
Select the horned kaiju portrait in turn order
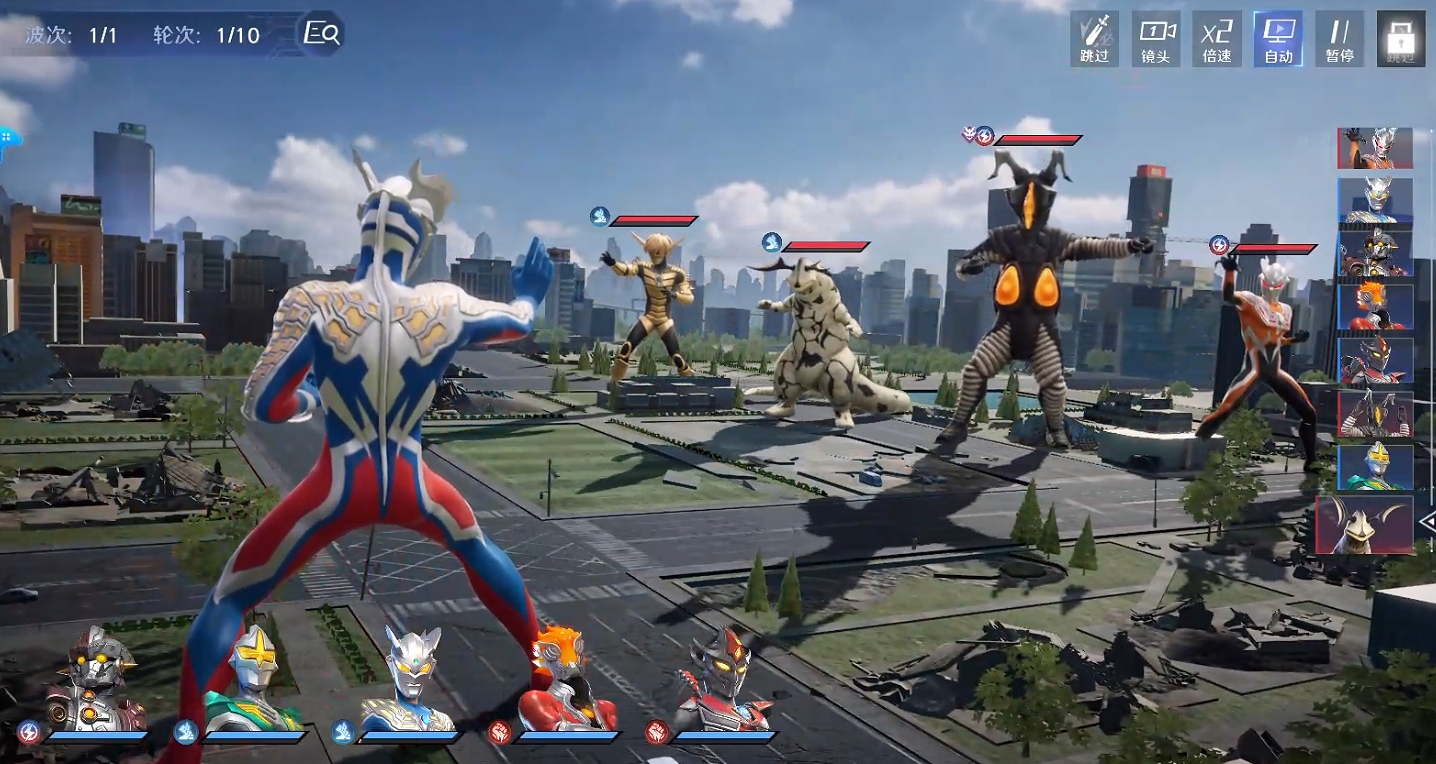1365,525
